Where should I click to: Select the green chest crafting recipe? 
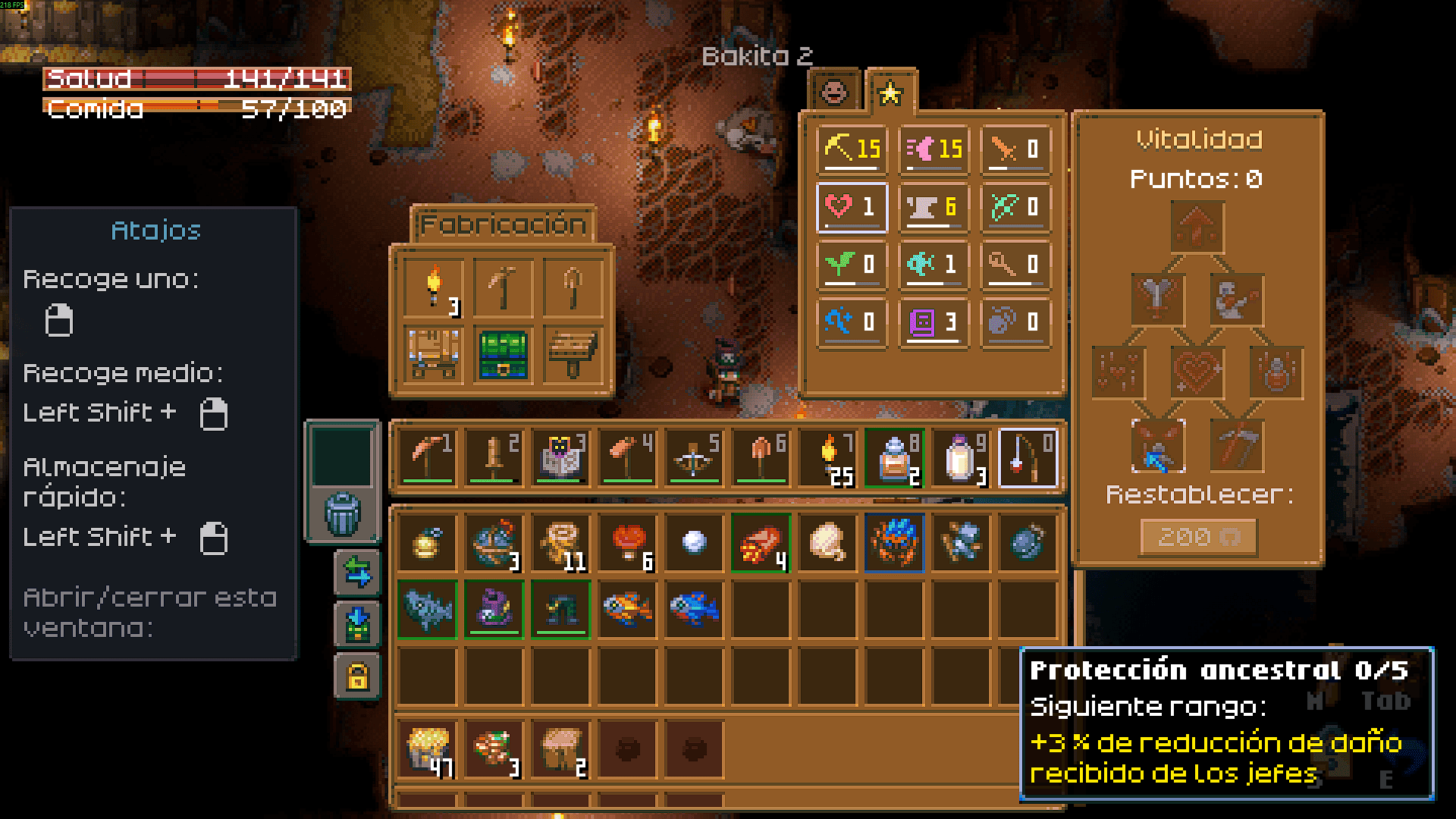pos(503,355)
